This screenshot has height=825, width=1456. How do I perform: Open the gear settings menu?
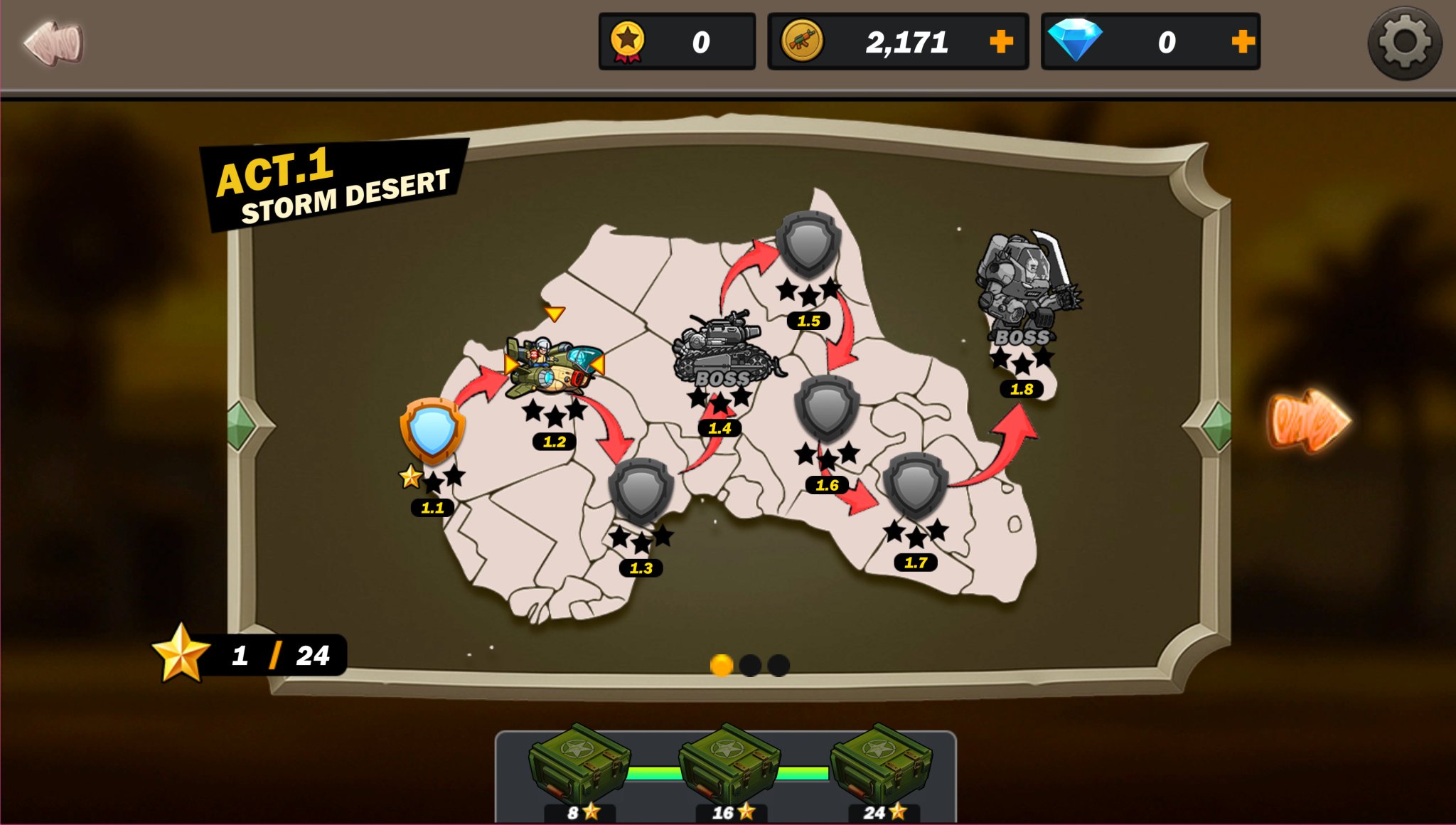pos(1404,43)
